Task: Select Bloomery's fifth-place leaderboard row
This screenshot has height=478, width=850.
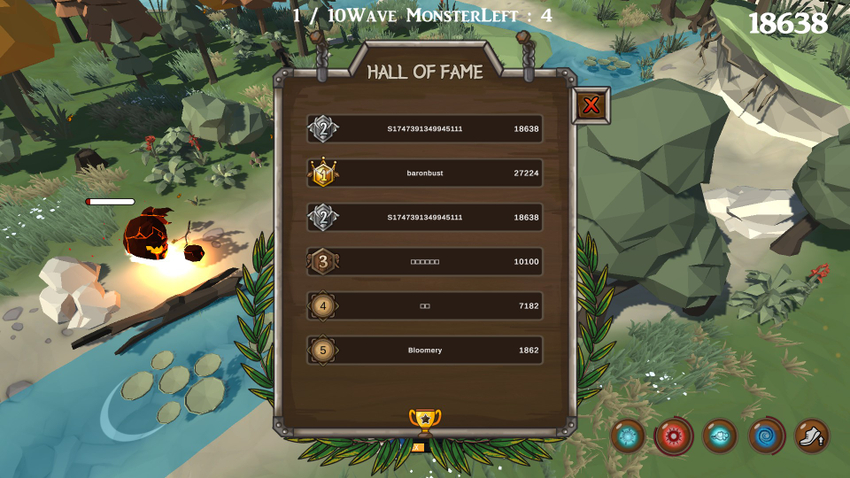Action: (425, 350)
